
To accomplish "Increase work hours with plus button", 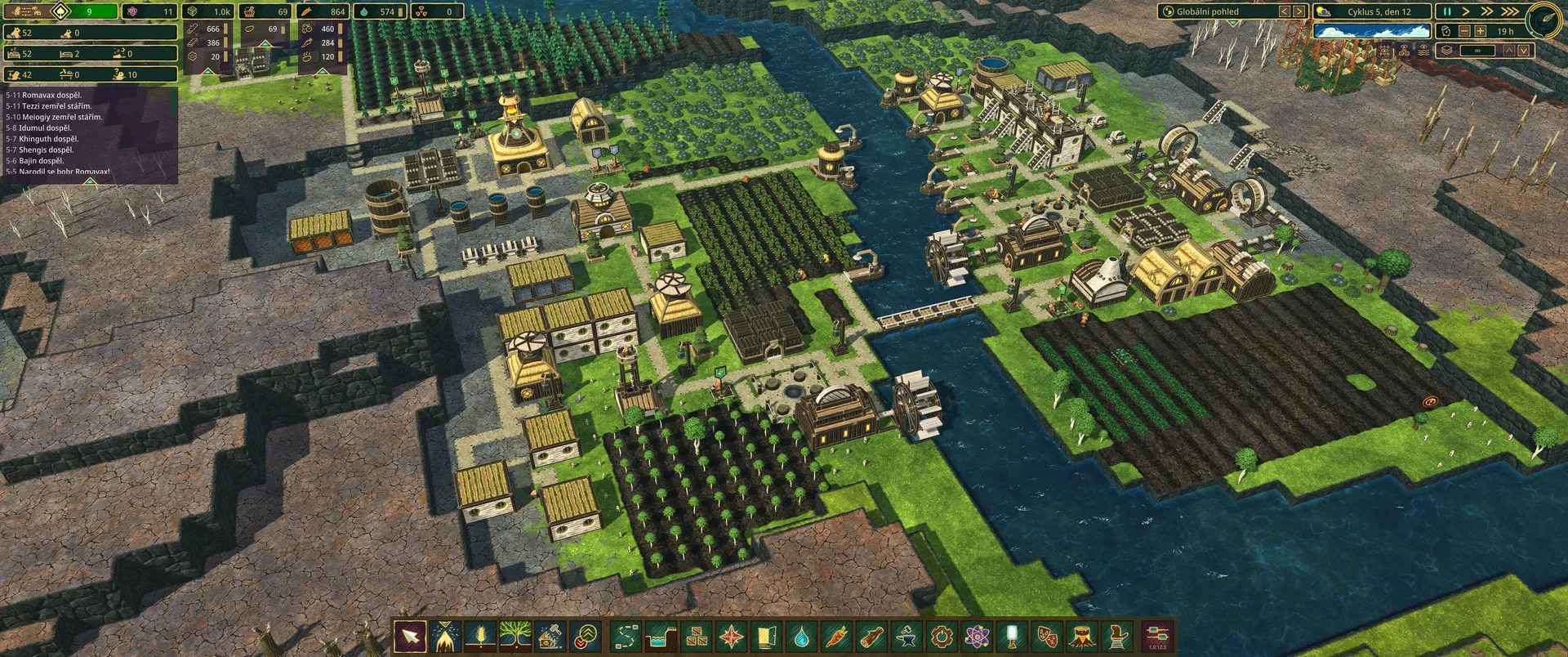I will pyautogui.click(x=1481, y=31).
